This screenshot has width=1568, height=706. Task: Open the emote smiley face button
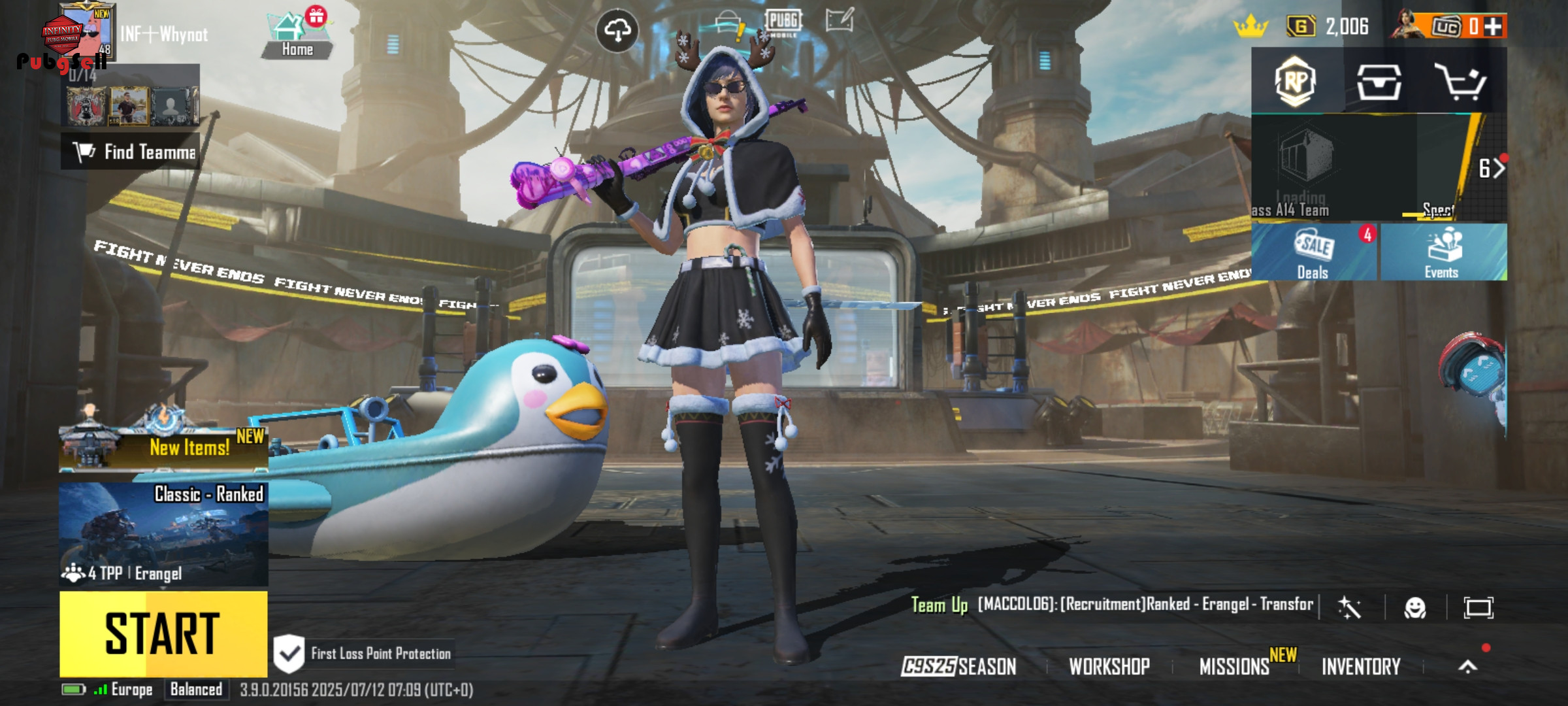coord(1415,608)
